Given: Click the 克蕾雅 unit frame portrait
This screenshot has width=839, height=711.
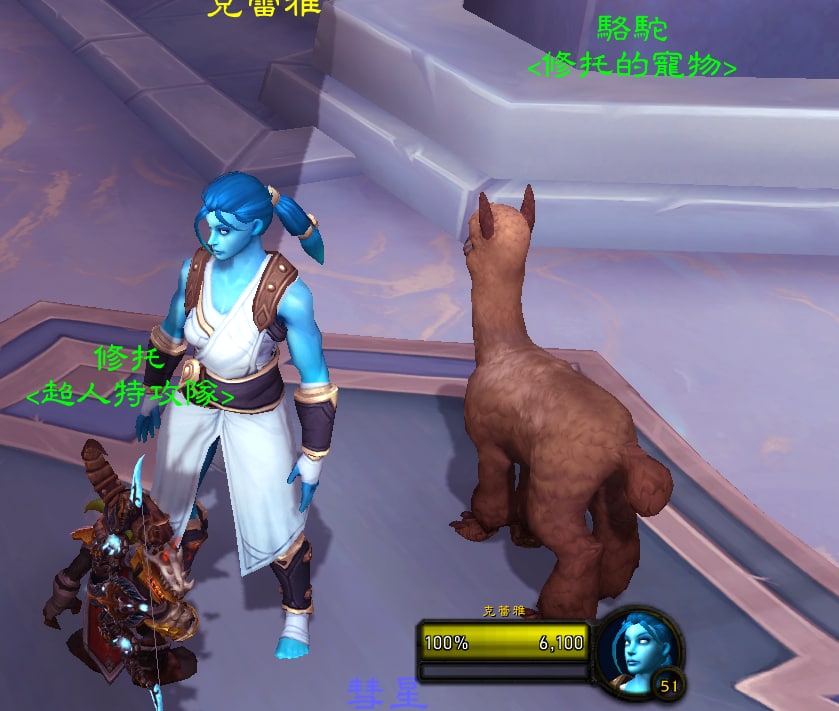Looking at the screenshot, I should pos(635,651).
